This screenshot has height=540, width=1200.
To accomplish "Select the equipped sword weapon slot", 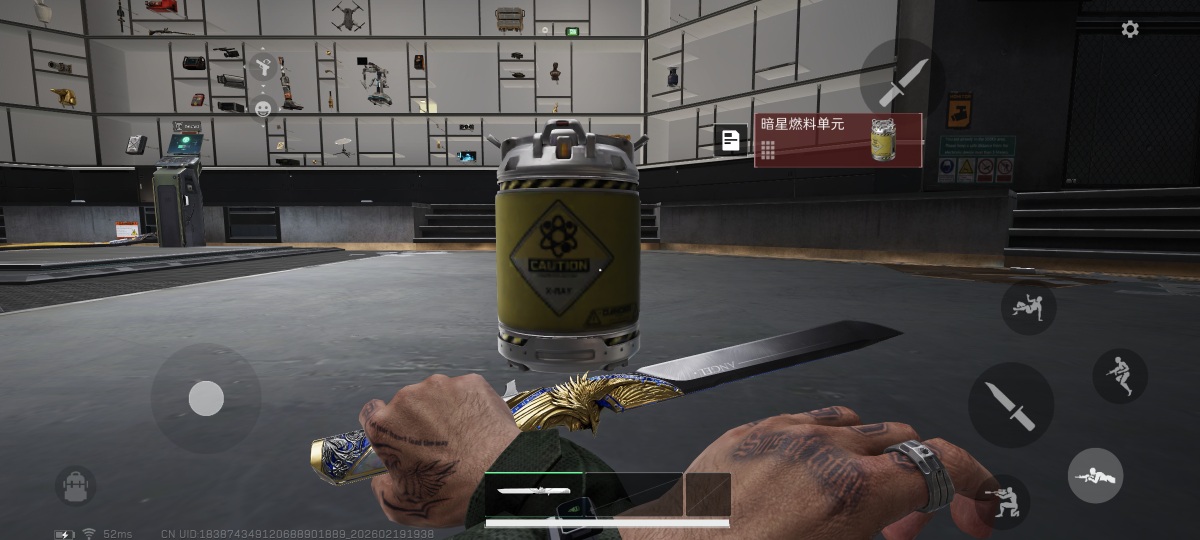I will point(534,493).
